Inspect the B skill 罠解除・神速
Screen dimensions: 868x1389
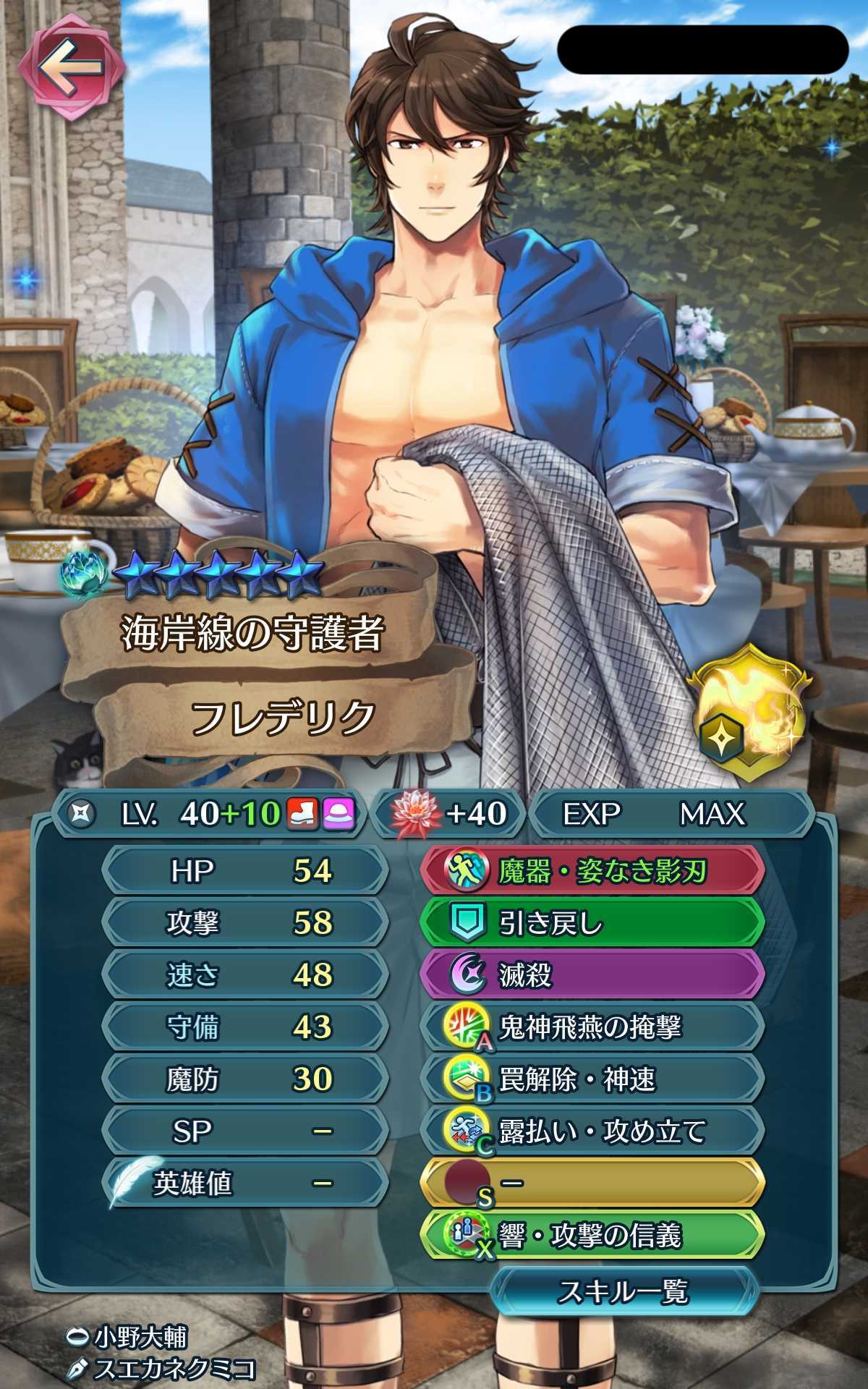coord(592,1079)
